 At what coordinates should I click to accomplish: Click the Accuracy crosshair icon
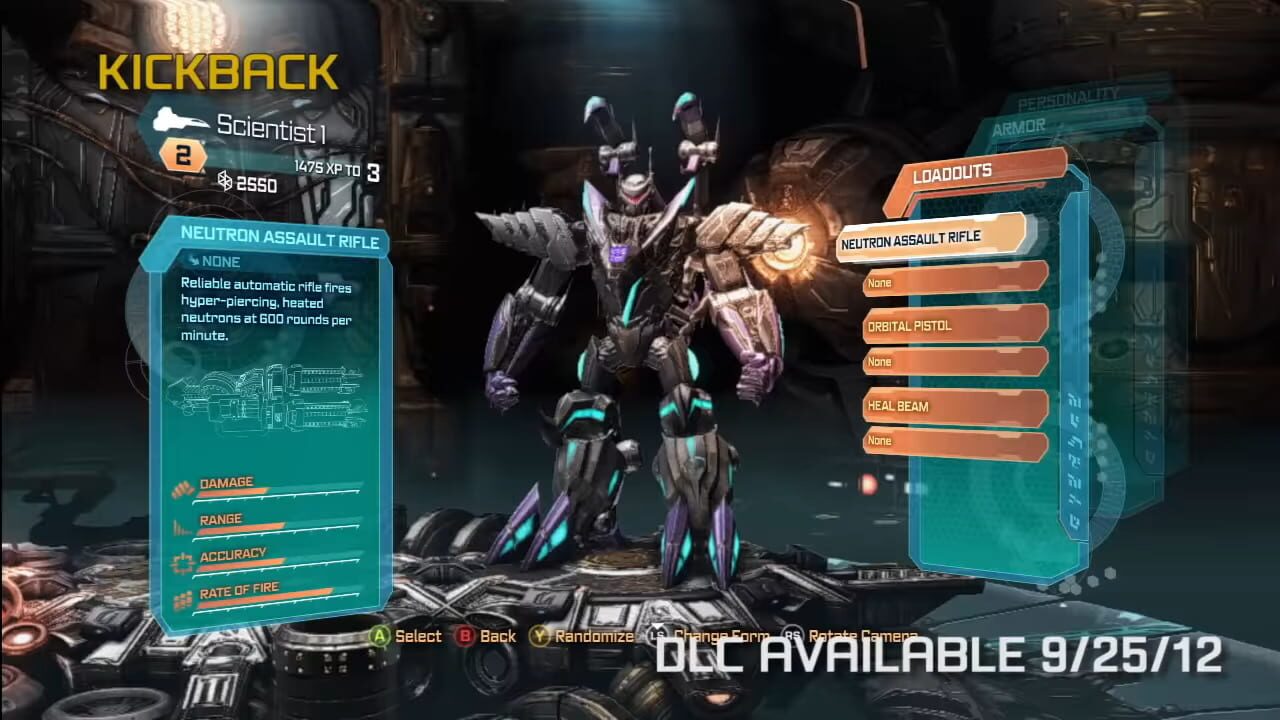click(182, 559)
